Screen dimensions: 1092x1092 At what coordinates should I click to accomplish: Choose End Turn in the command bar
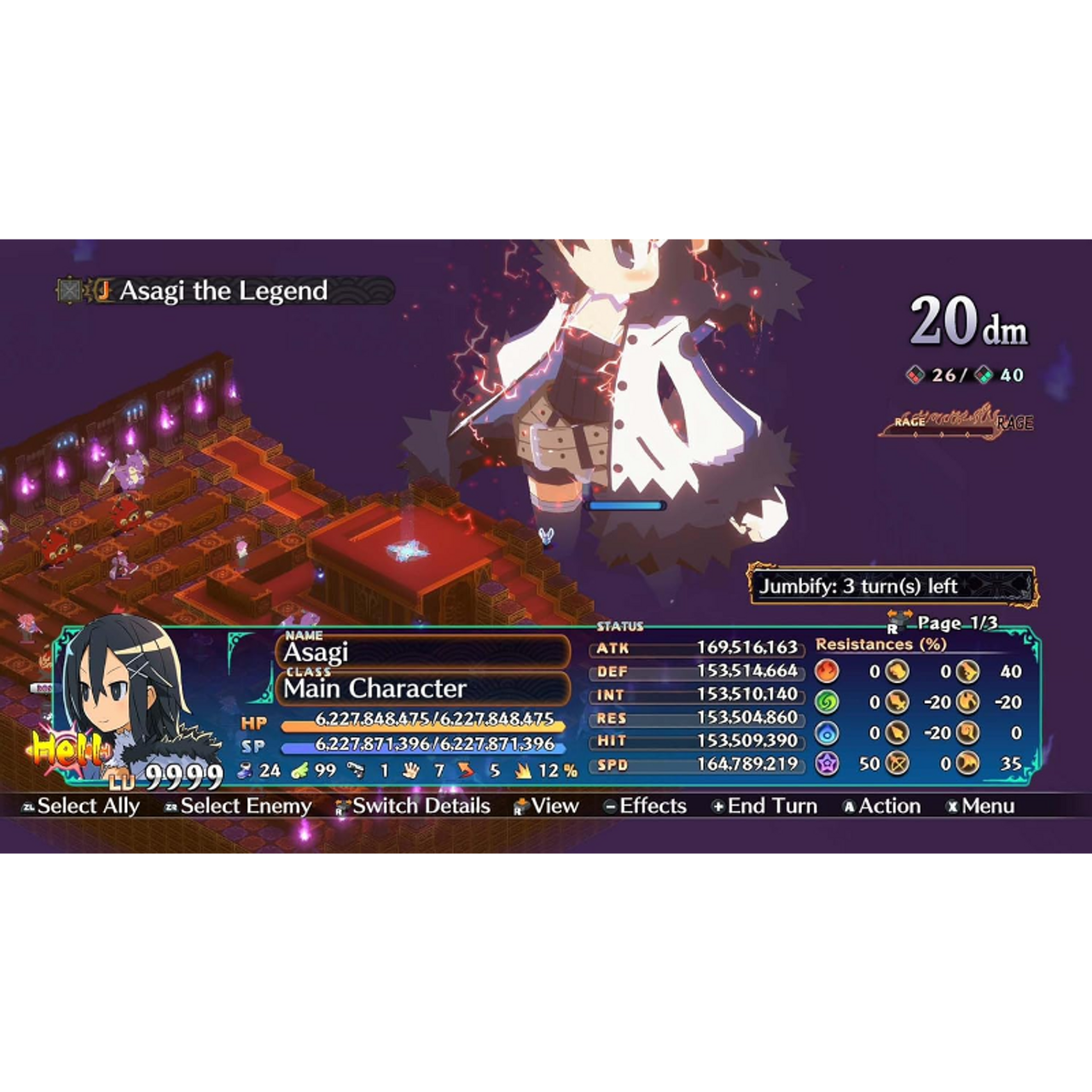(764, 806)
